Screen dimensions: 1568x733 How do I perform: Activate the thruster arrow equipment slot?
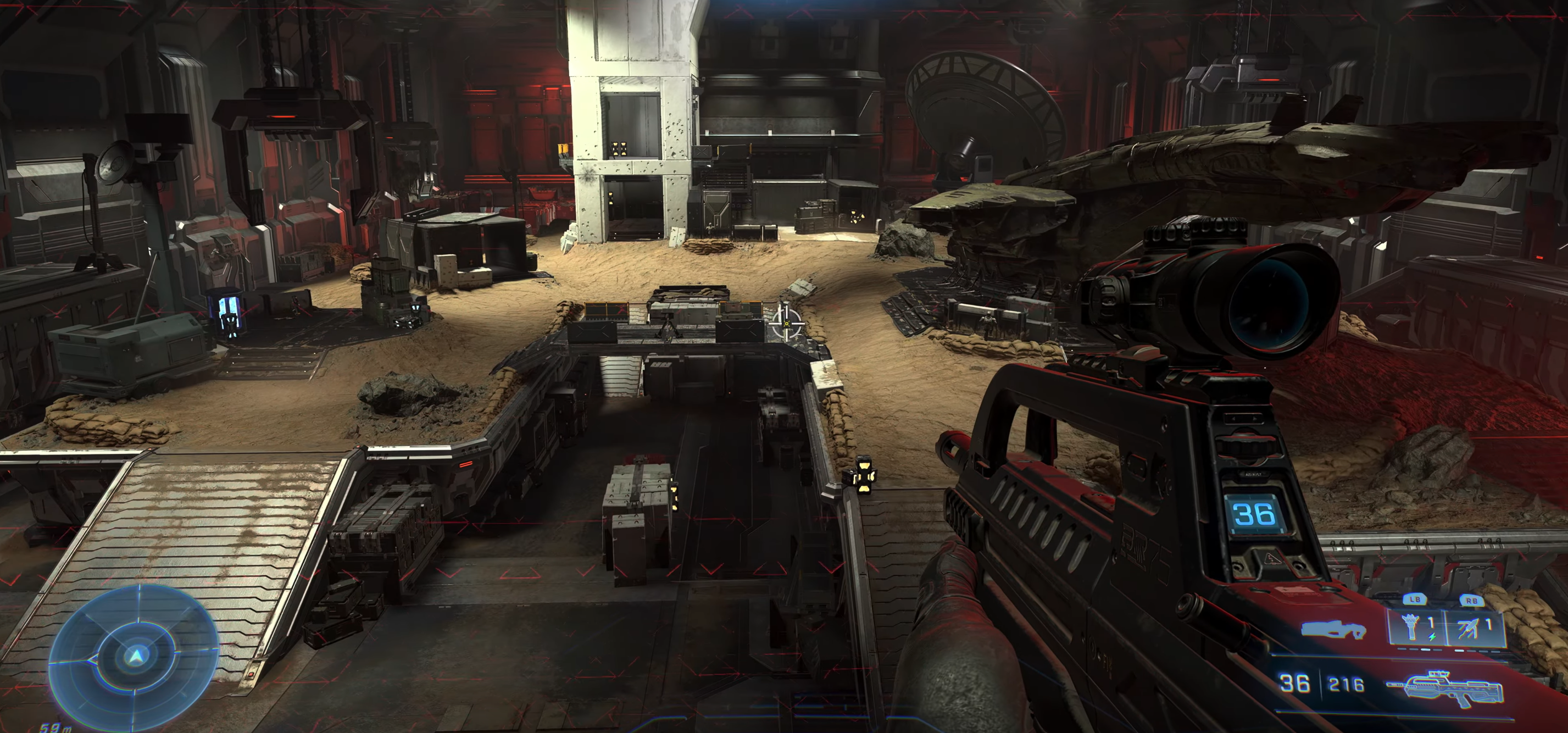[x=1472, y=627]
